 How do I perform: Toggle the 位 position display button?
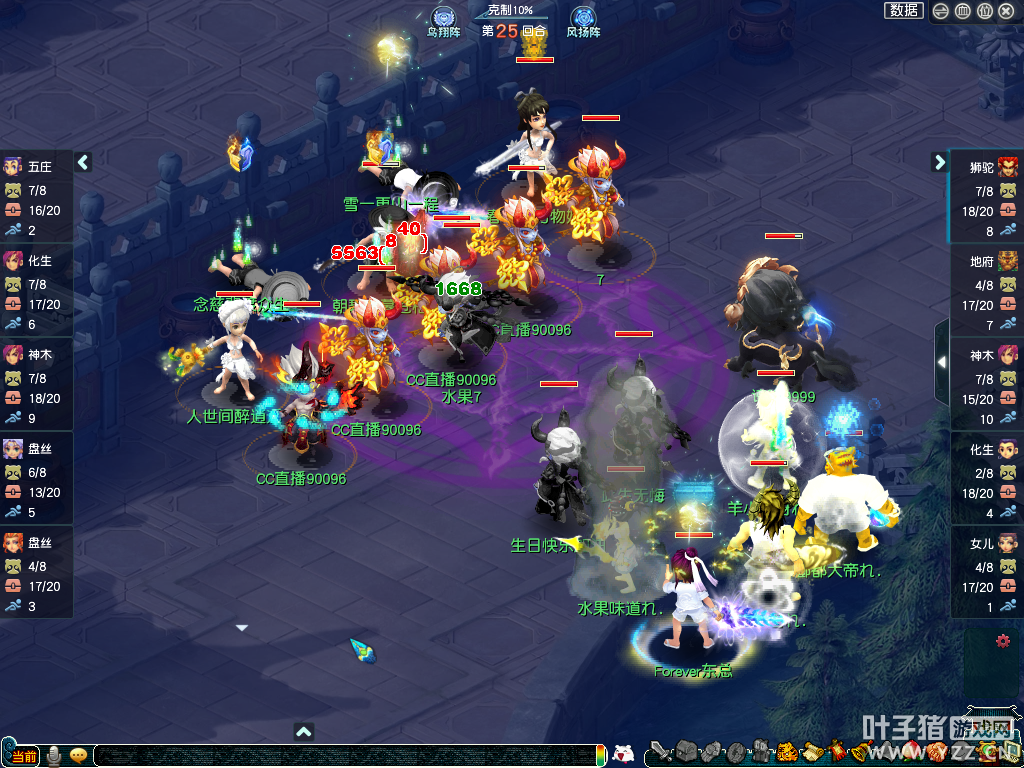(x=985, y=11)
